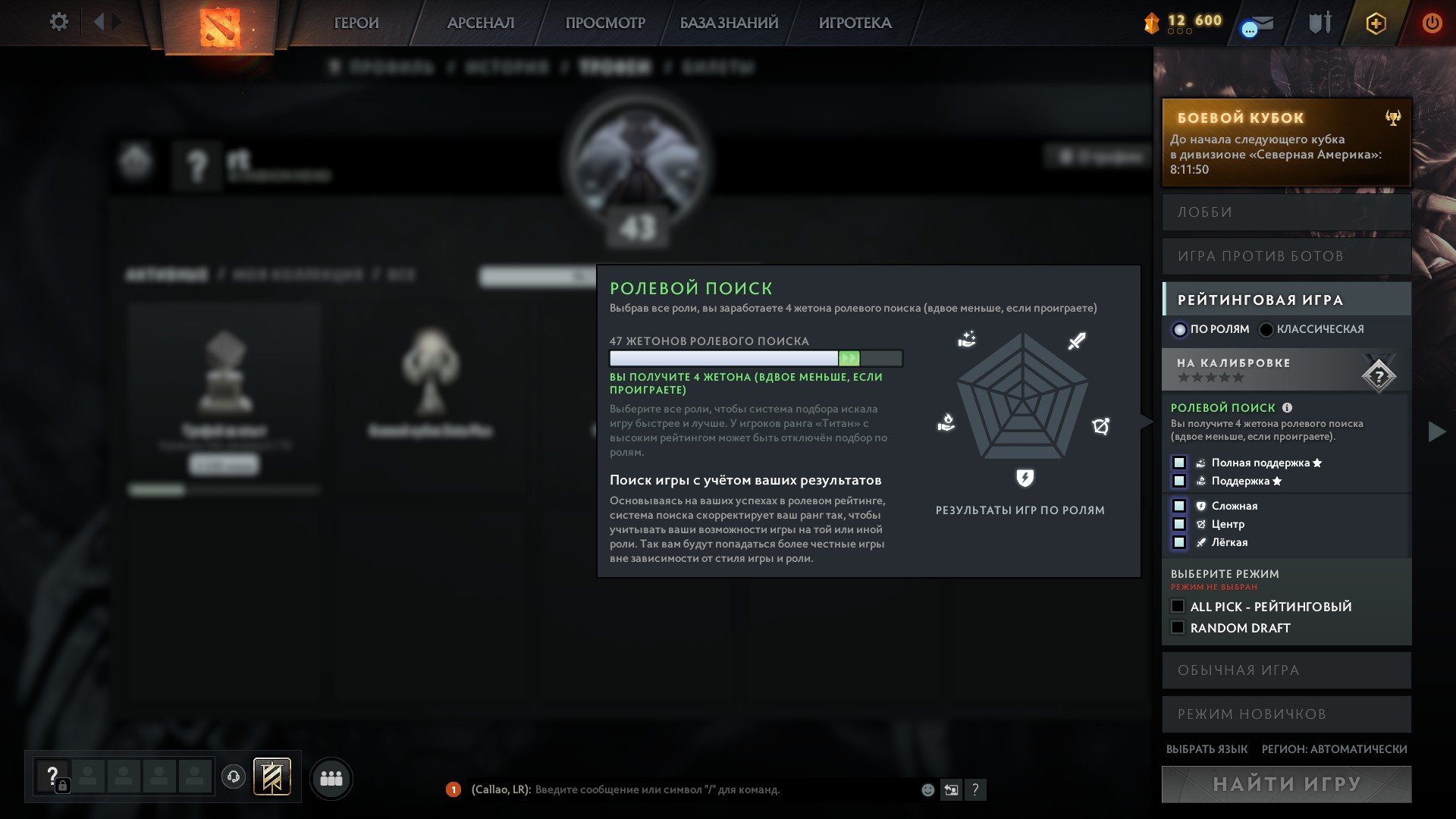Image resolution: width=1456 pixels, height=819 pixels.
Task: Open the party finder people icon
Action: coord(329,777)
